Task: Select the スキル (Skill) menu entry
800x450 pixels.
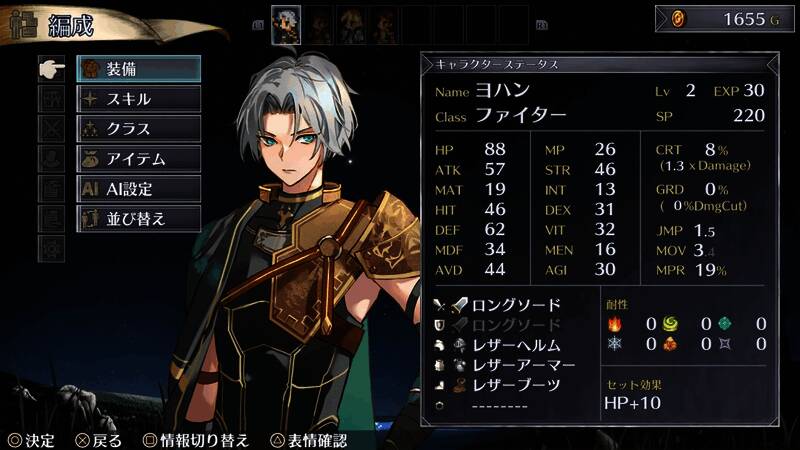Action: tap(139, 99)
